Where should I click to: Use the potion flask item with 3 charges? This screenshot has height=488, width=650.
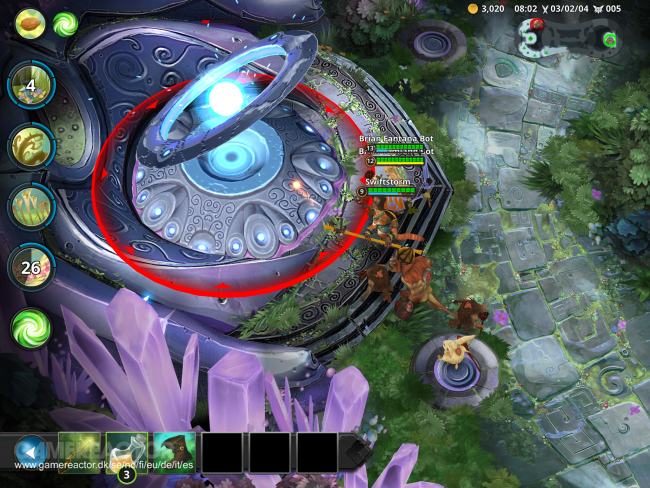[127, 452]
